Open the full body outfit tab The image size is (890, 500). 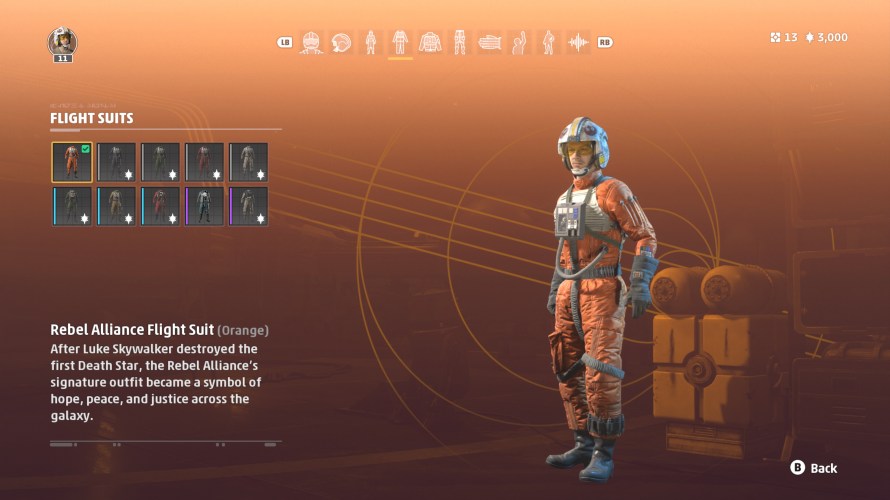coord(371,42)
